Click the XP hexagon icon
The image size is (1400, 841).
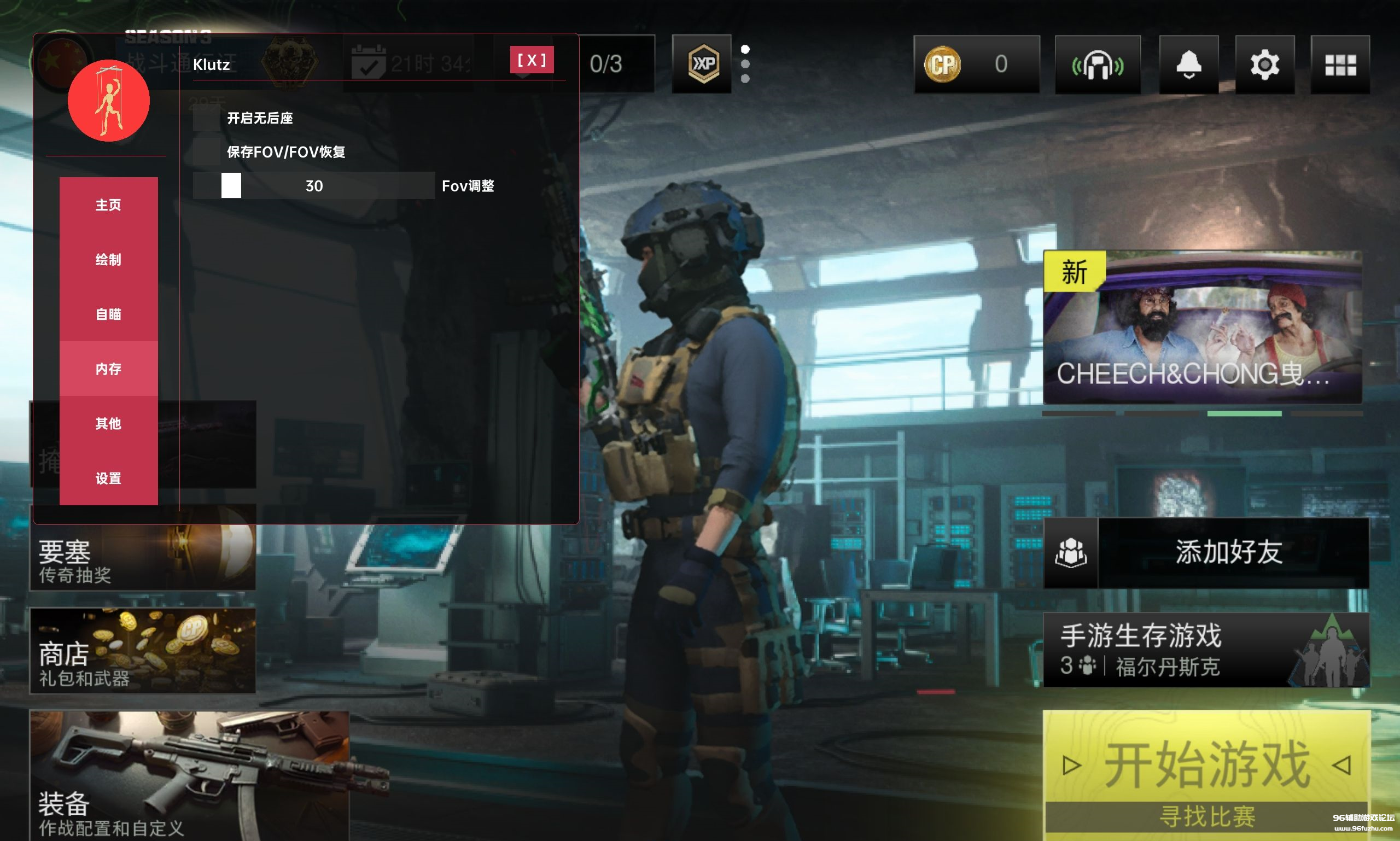[703, 64]
